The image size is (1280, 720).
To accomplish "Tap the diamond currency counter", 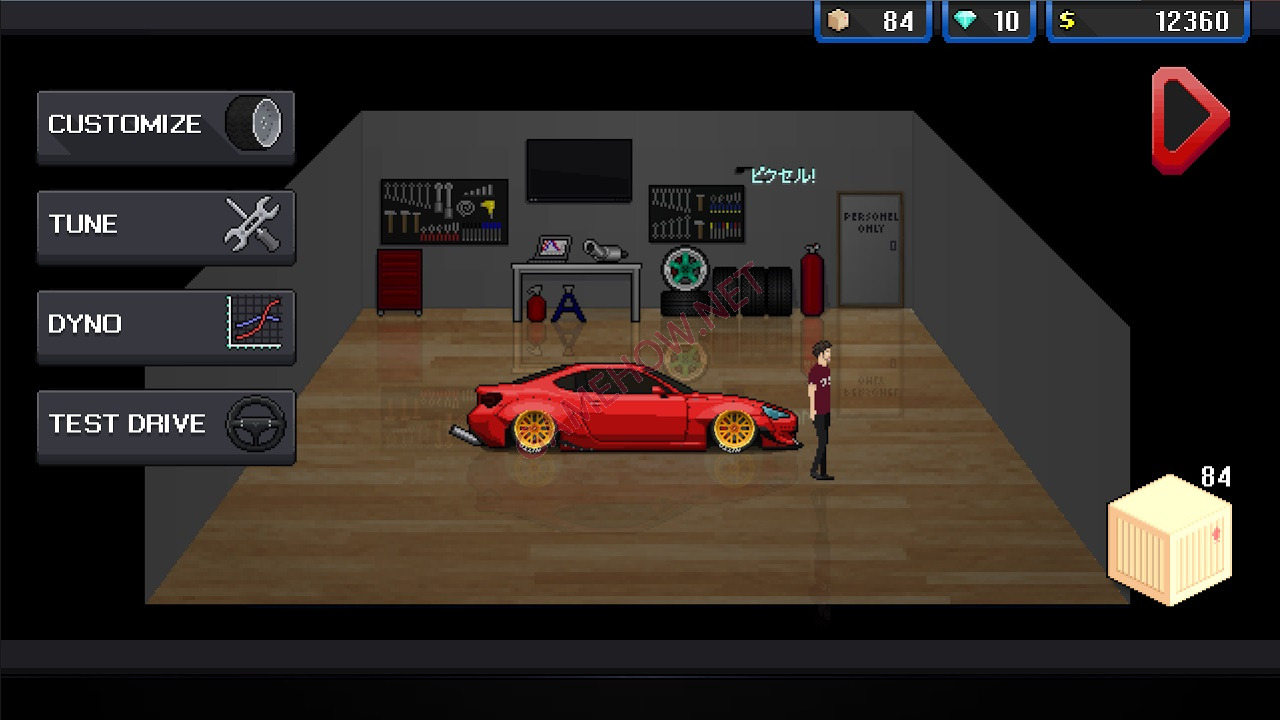I will pyautogui.click(x=987, y=21).
